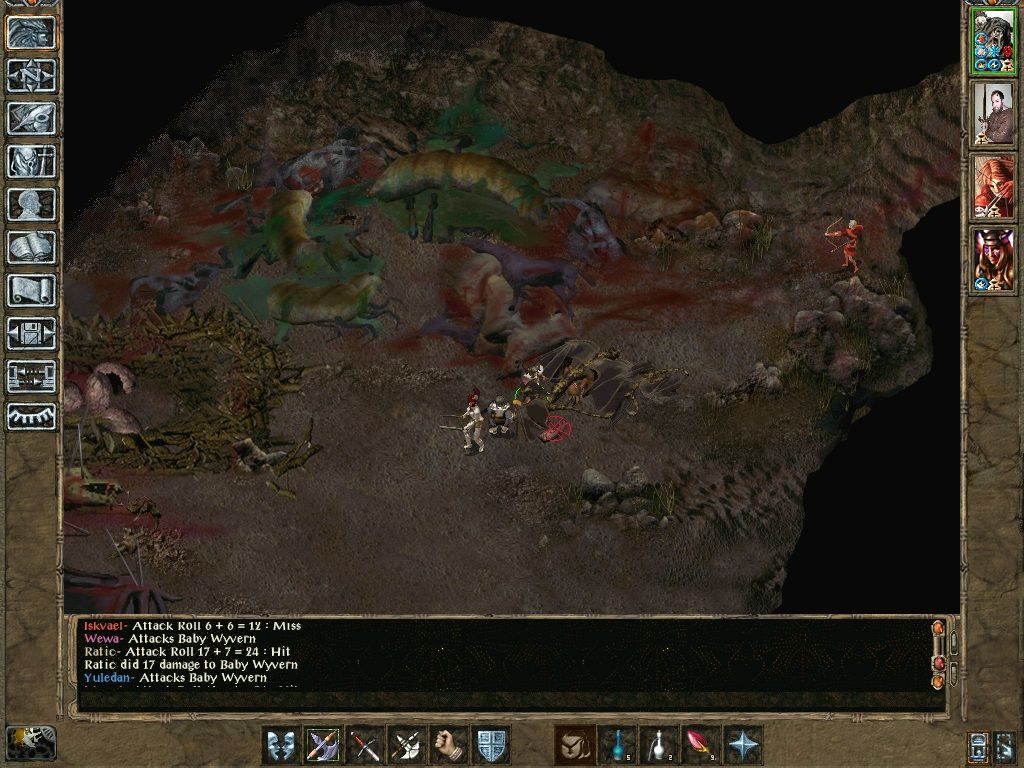Select the green-framed first party portrait
1024x768 pixels.
tap(992, 41)
